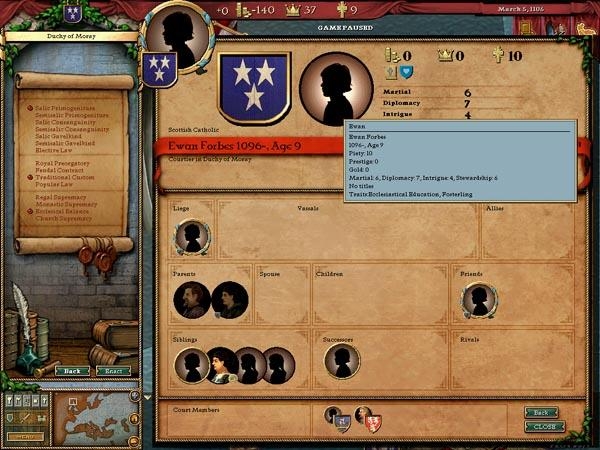Choose Monastic Supremacy law

(62, 204)
